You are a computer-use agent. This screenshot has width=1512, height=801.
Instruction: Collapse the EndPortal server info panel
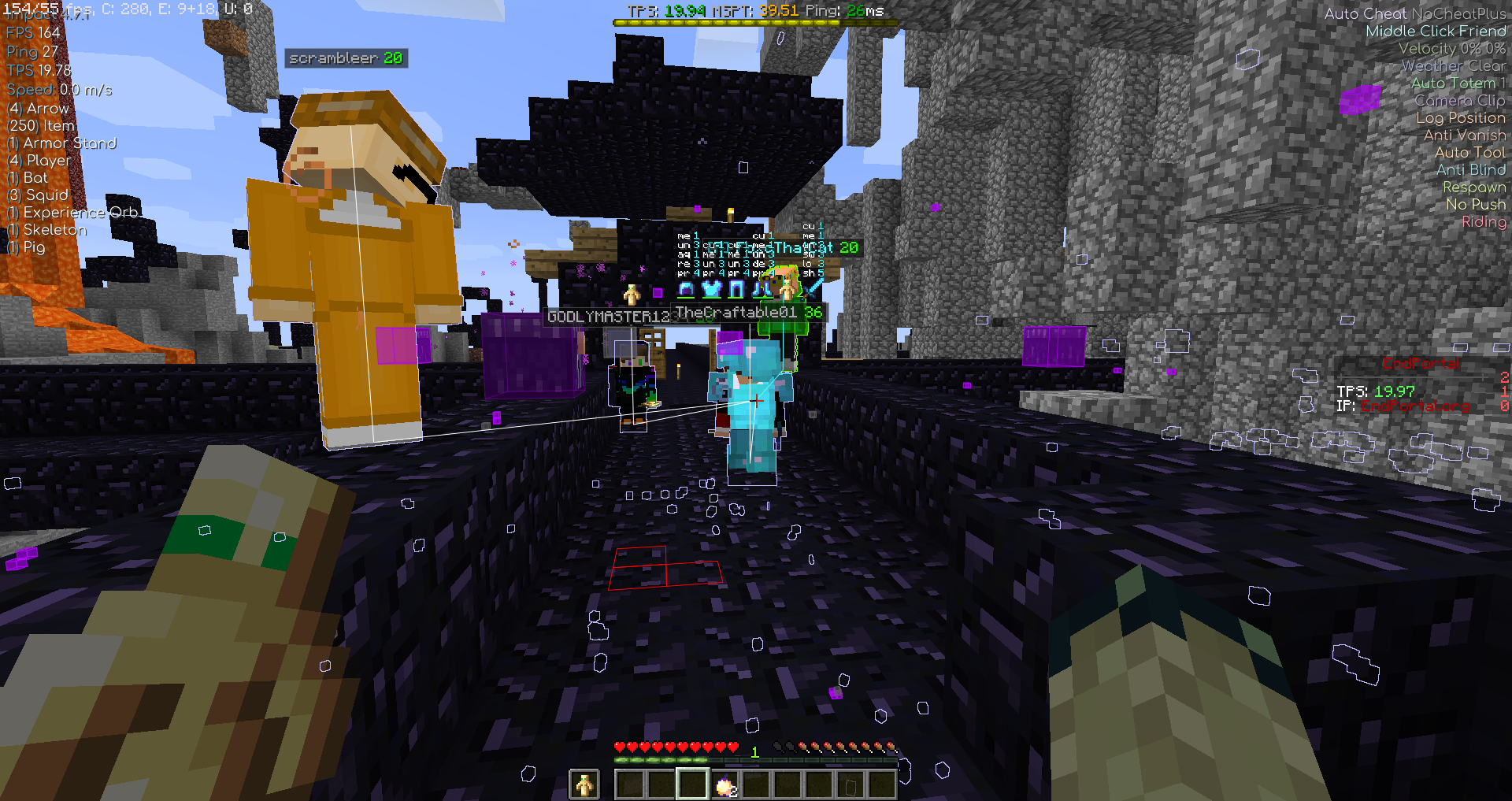(1421, 363)
